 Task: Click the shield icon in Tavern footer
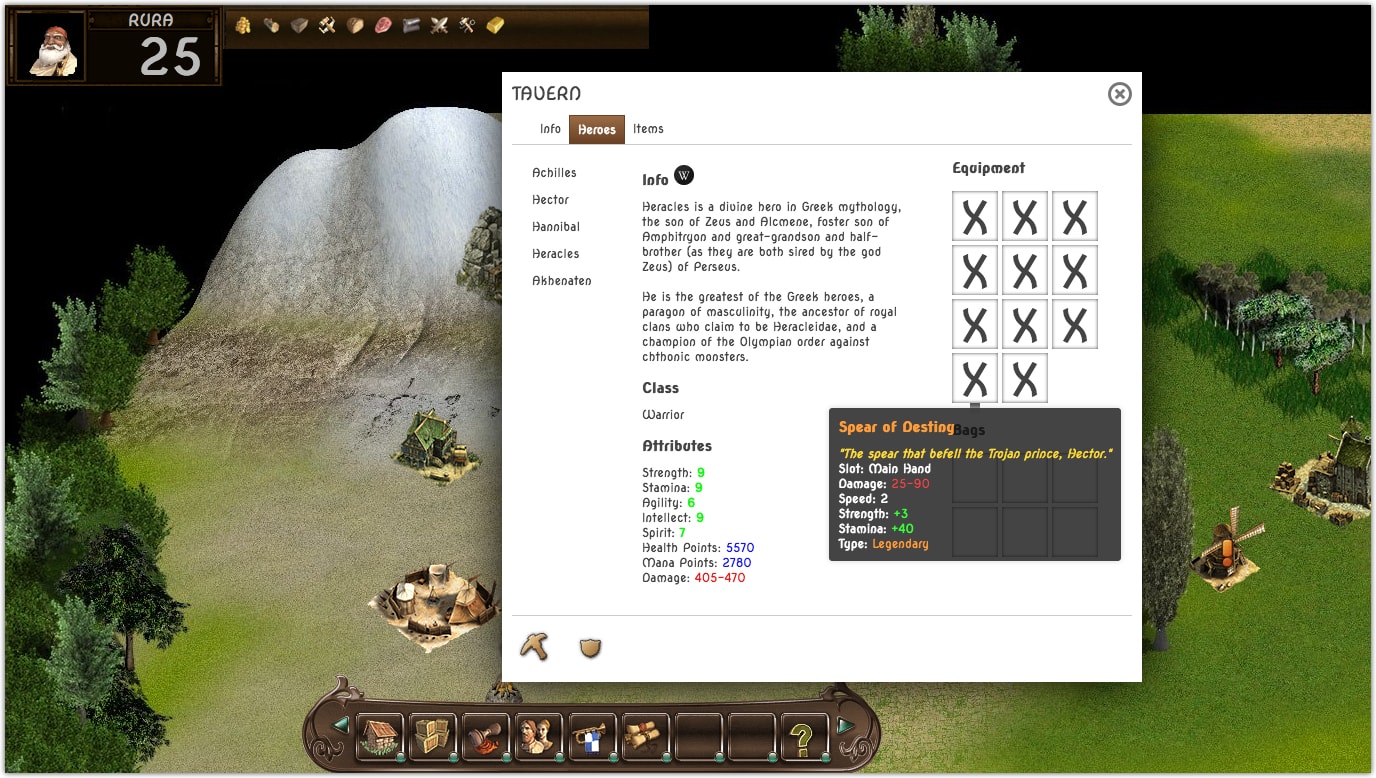click(x=591, y=648)
